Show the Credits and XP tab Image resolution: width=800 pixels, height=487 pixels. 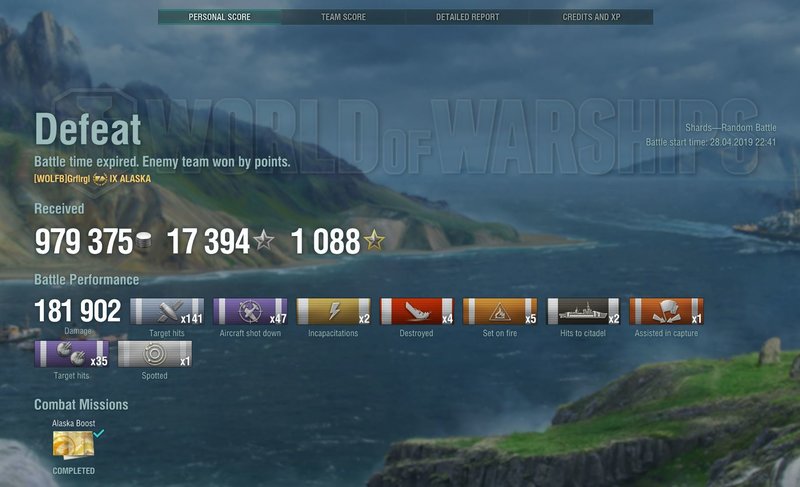tap(591, 17)
